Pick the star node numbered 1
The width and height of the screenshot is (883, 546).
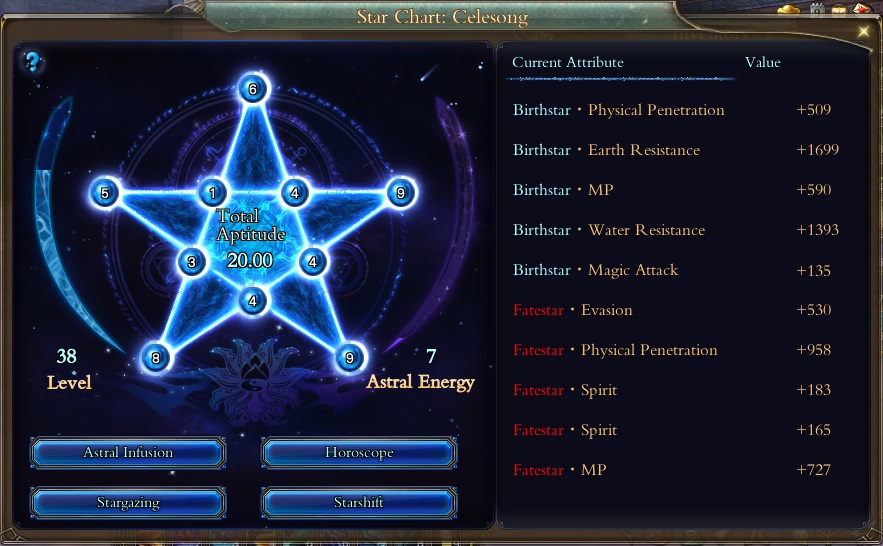coord(212,193)
